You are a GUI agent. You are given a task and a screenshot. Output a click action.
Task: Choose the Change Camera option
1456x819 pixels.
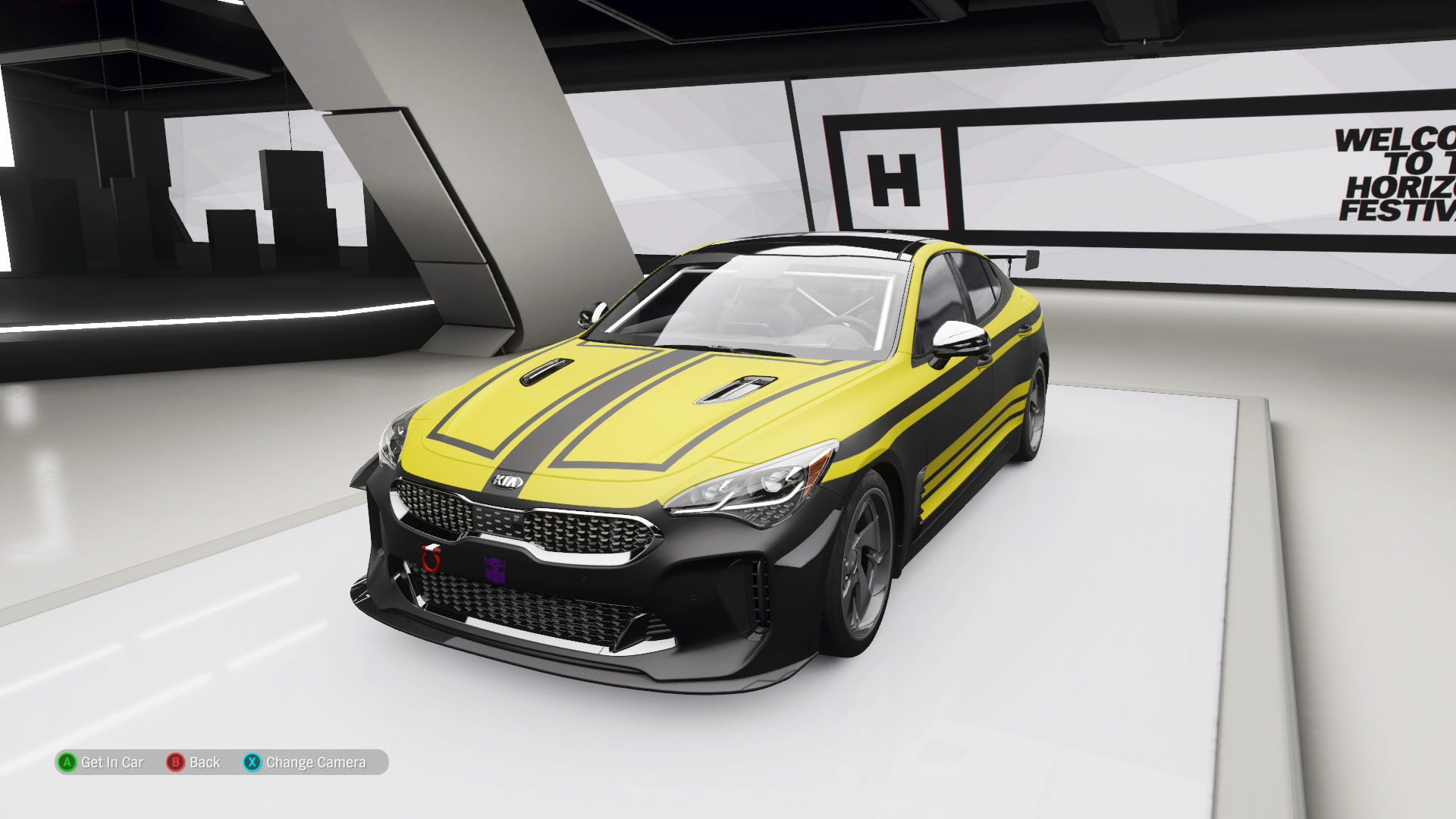point(305,762)
